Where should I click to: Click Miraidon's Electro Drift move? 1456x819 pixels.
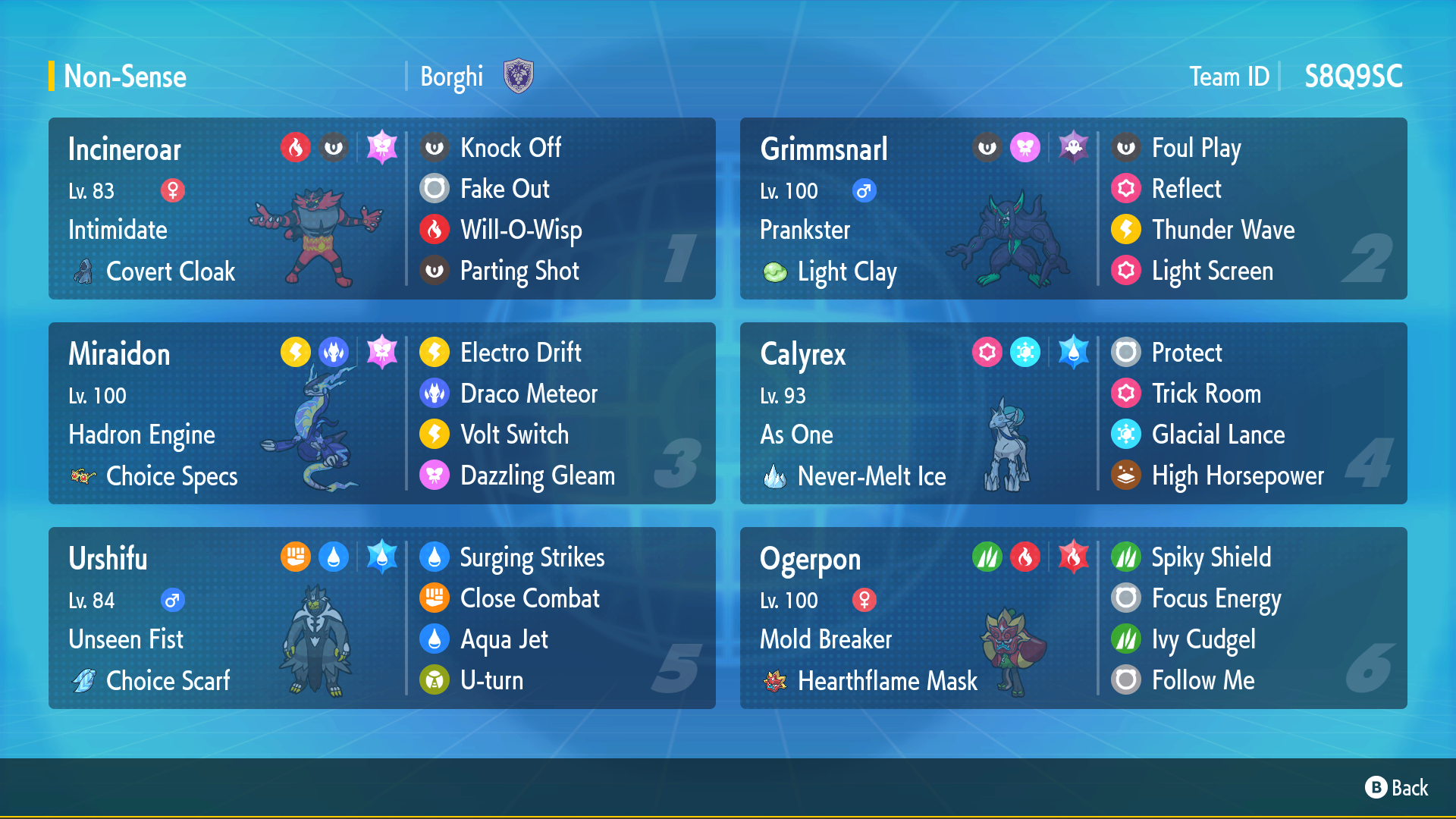[520, 353]
